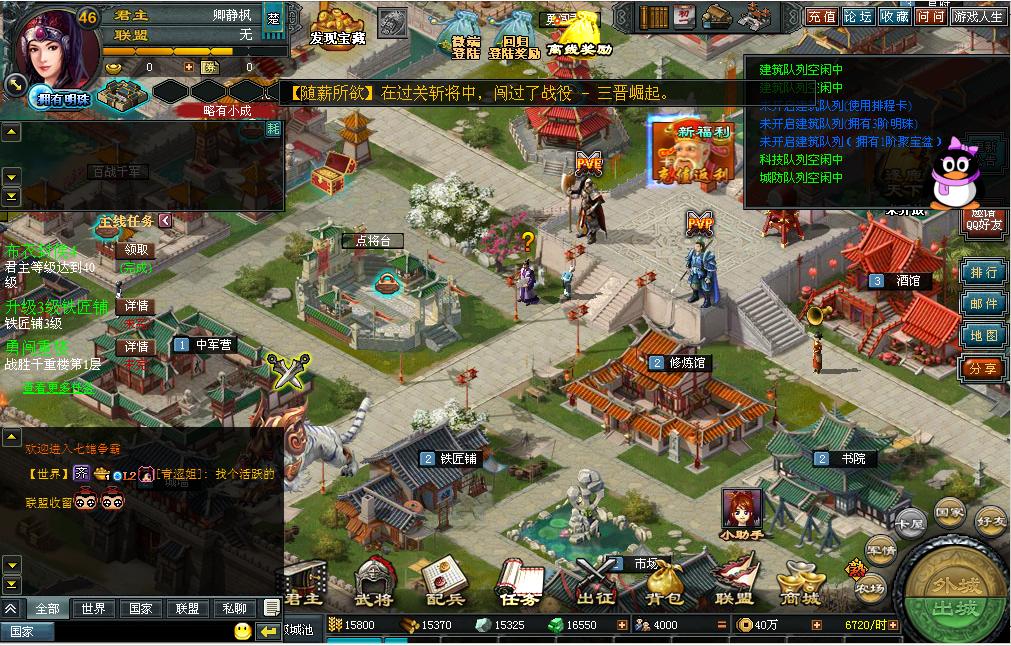Image resolution: width=1011 pixels, height=646 pixels.
Task: Click the 充值 recharge button
Action: [x=822, y=16]
